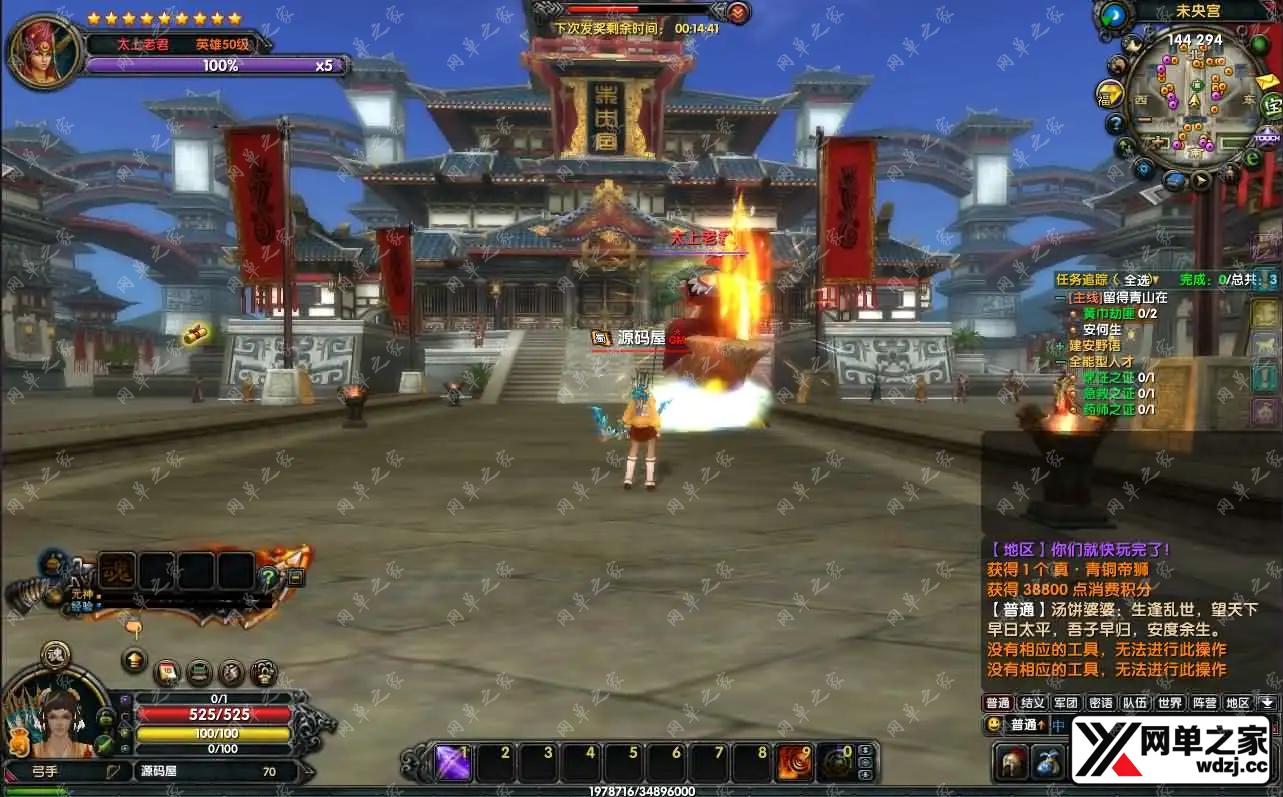Viewport: 1283px width, 797px height.
Task: Switch to the 密语 whisper tab
Action: pyautogui.click(x=1100, y=703)
